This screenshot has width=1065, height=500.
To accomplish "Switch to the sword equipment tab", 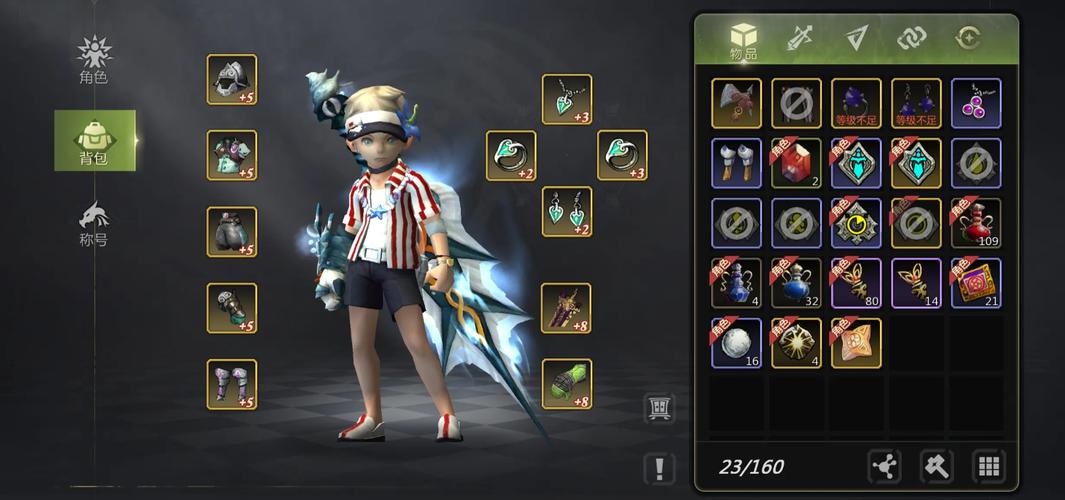I will tap(799, 38).
